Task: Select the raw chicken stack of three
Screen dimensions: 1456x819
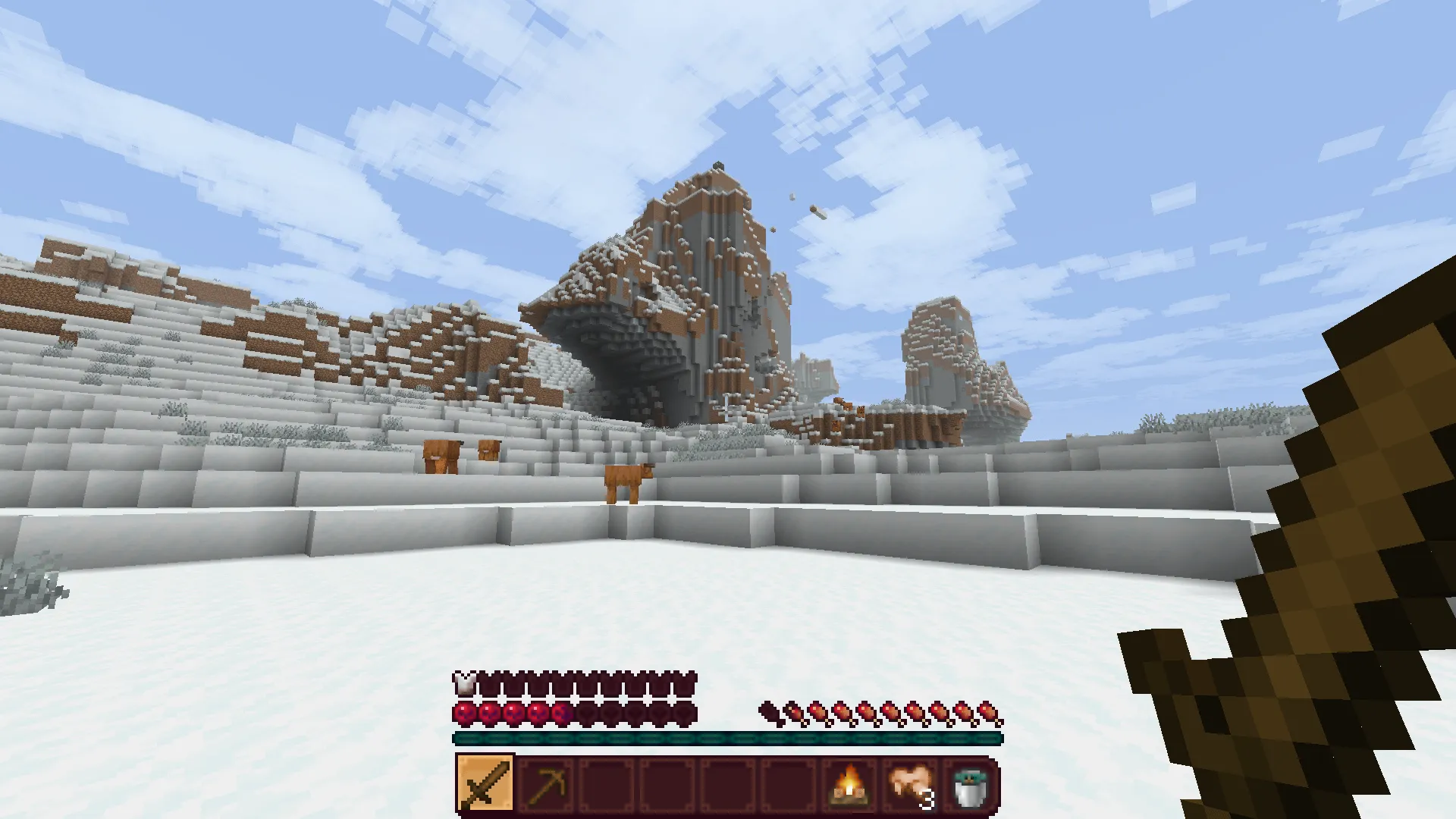Action: [908, 783]
